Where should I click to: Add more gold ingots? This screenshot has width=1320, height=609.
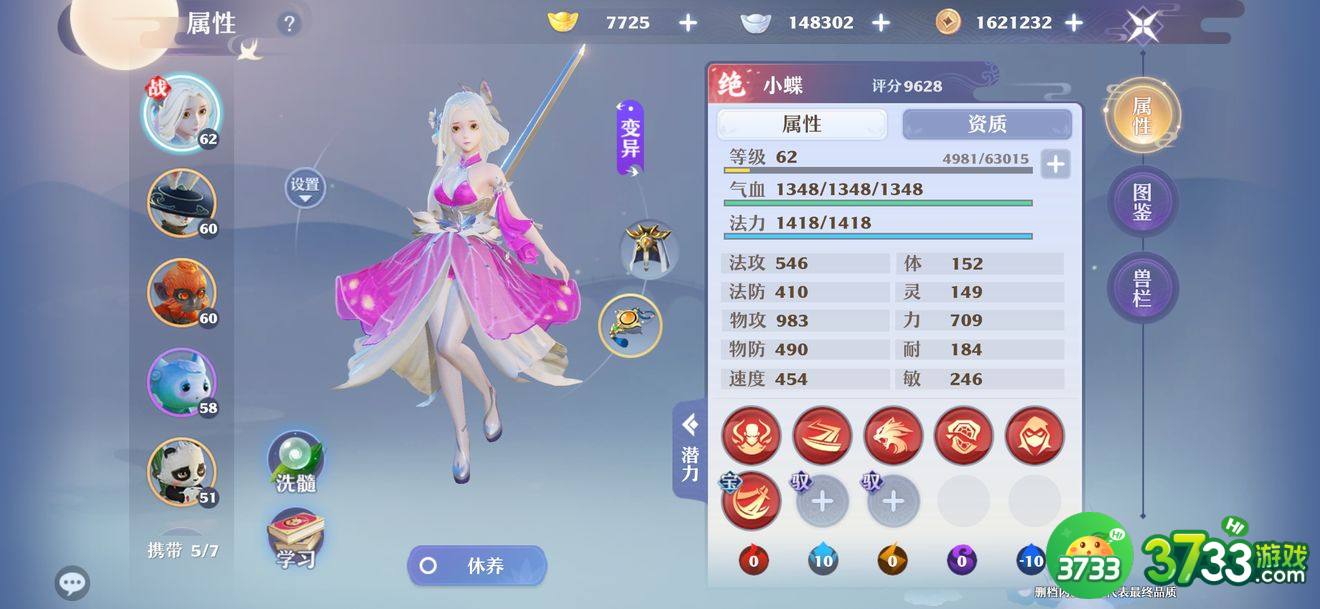pos(688,22)
